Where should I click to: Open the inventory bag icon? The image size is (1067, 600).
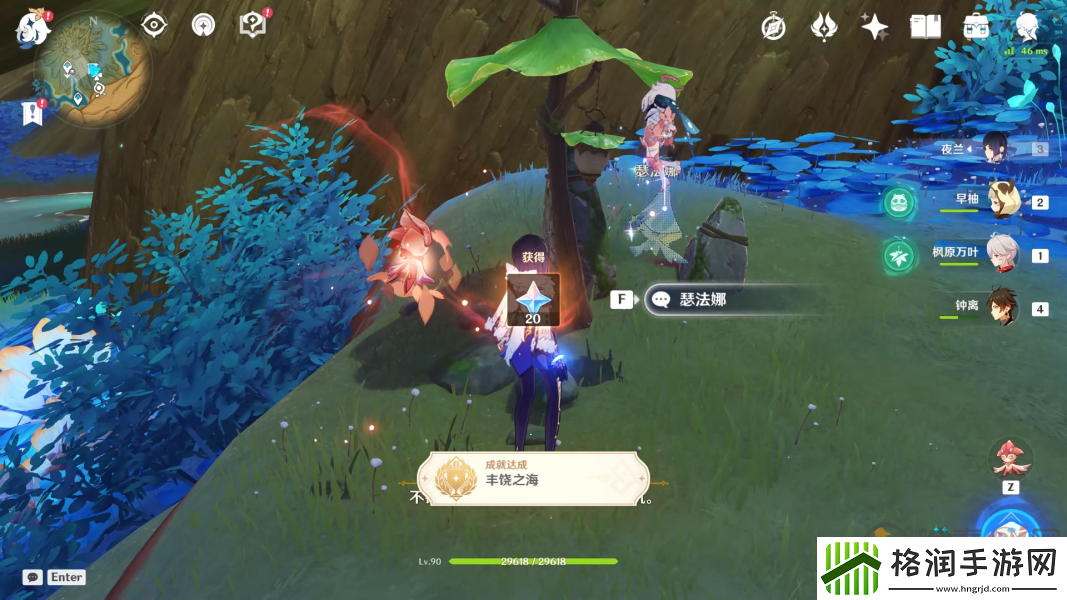[976, 27]
